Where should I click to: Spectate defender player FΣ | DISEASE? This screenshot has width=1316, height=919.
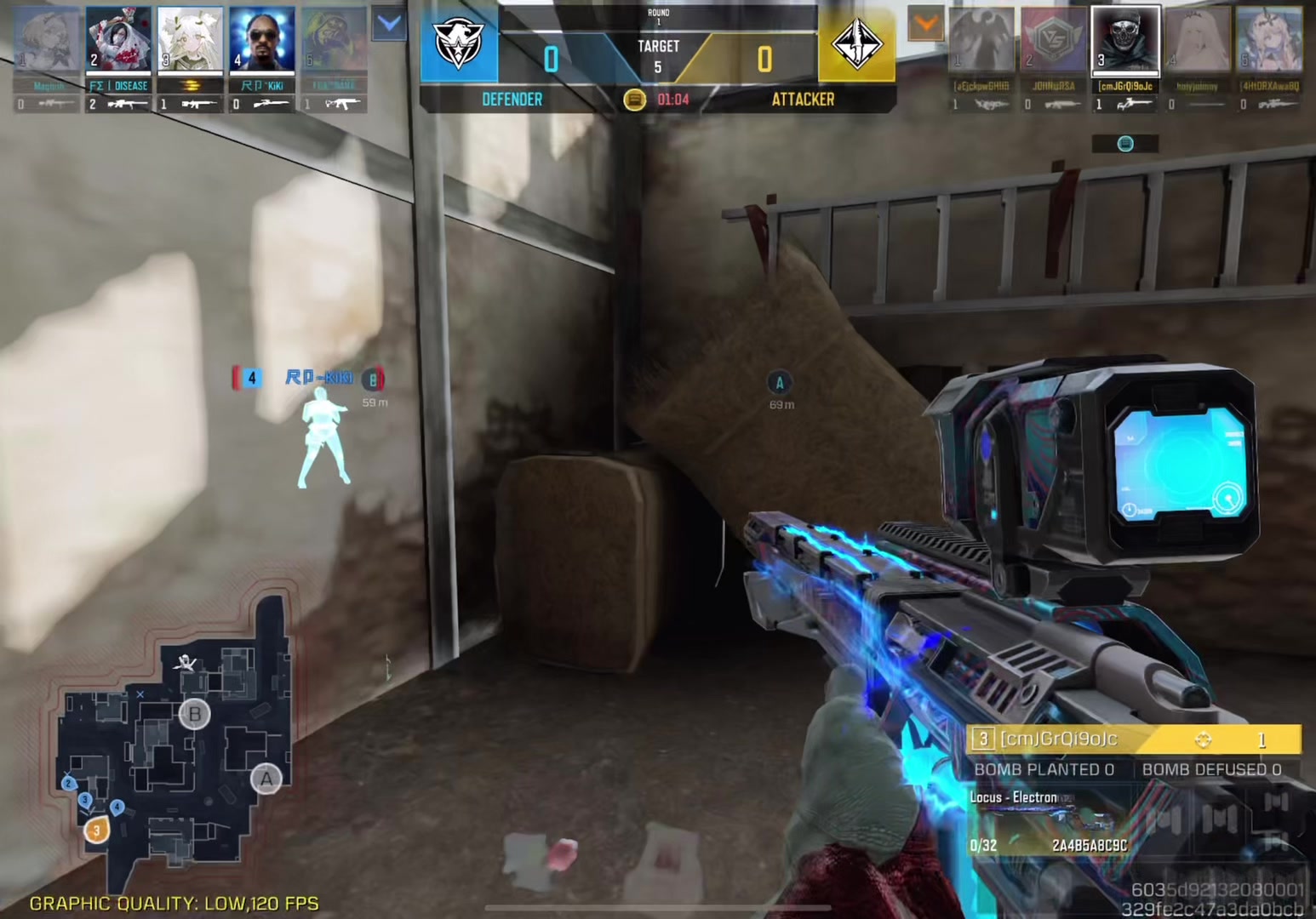[x=118, y=40]
